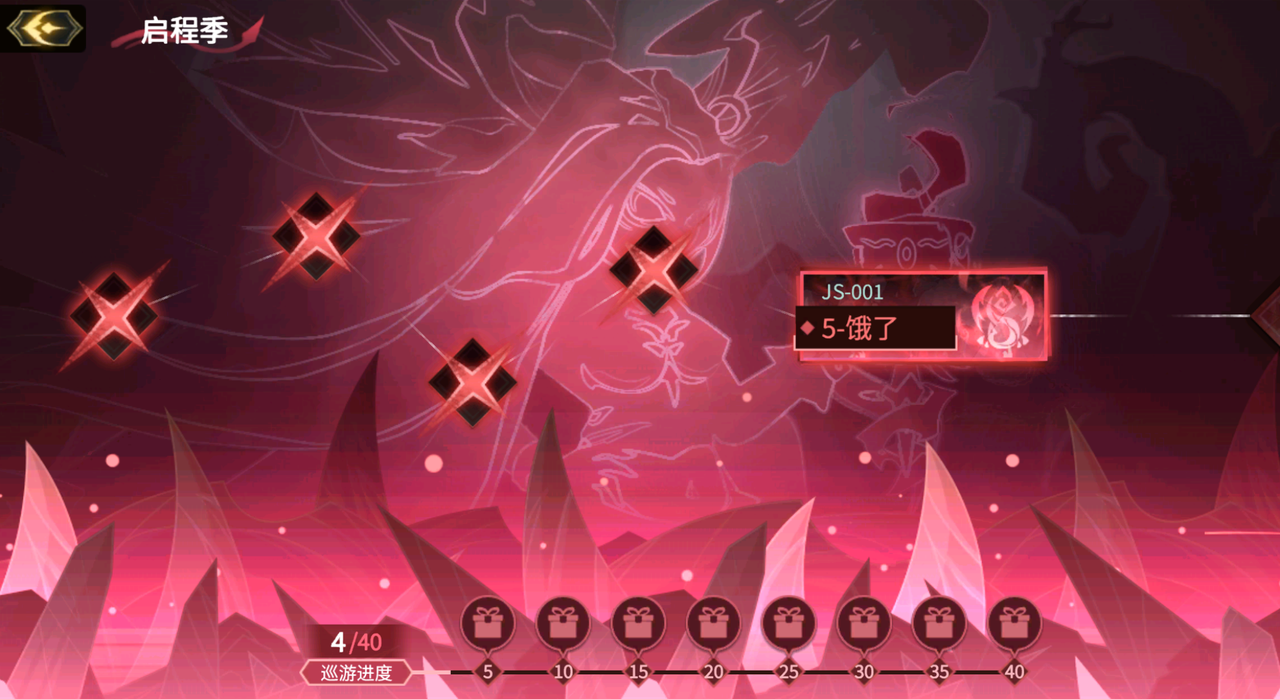Screen dimensions: 1280x699
Task: Inspect the gift box at milestone 35
Action: coord(938,624)
